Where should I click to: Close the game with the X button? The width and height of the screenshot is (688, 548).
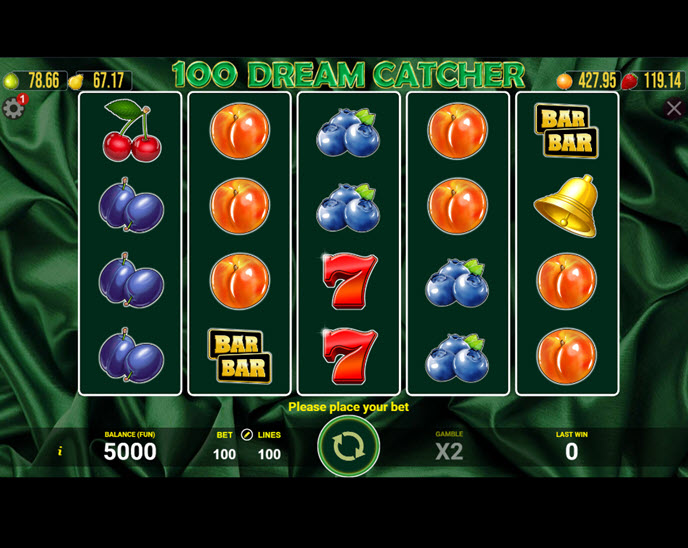click(x=673, y=109)
